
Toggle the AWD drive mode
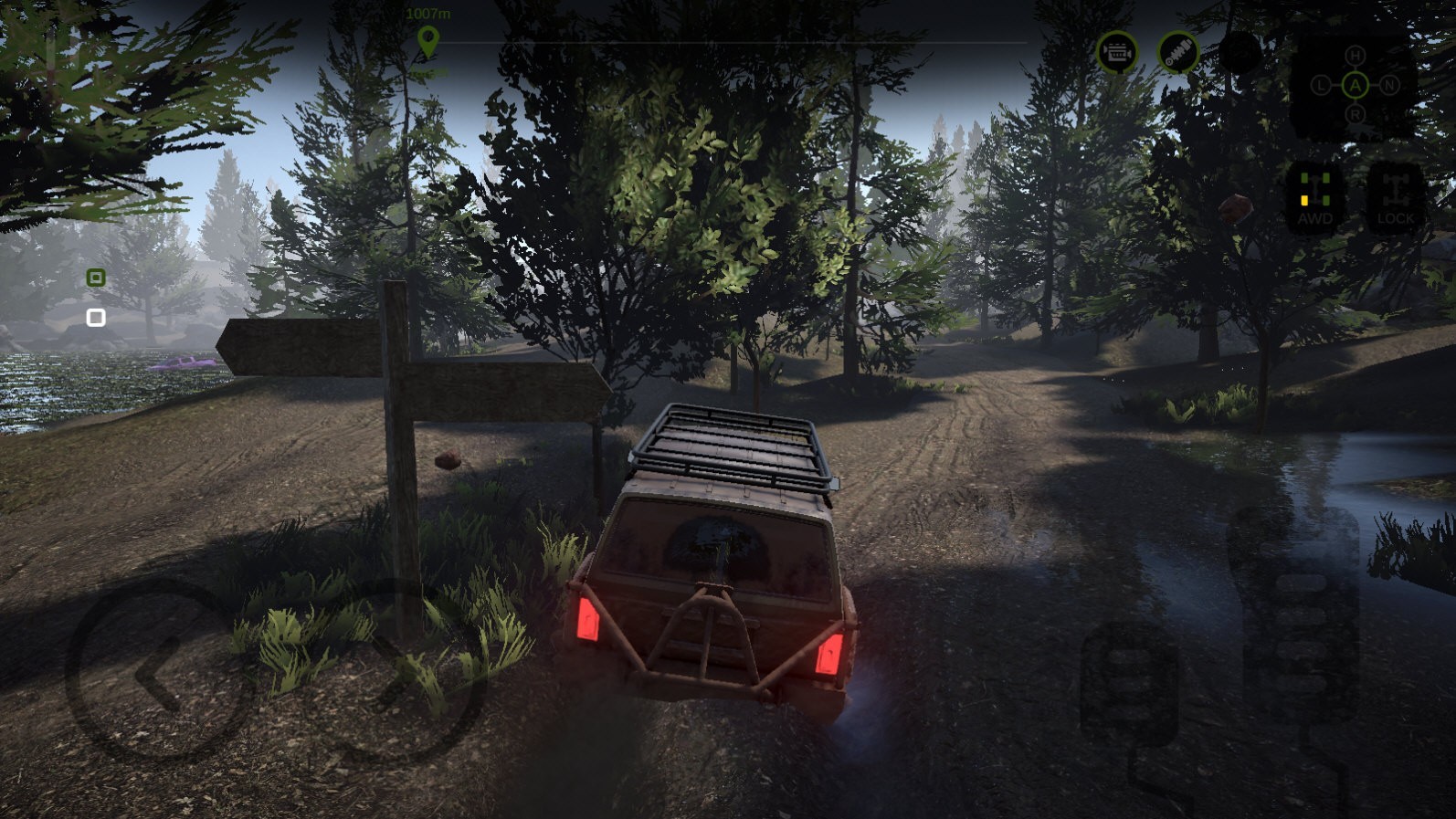pyautogui.click(x=1314, y=196)
